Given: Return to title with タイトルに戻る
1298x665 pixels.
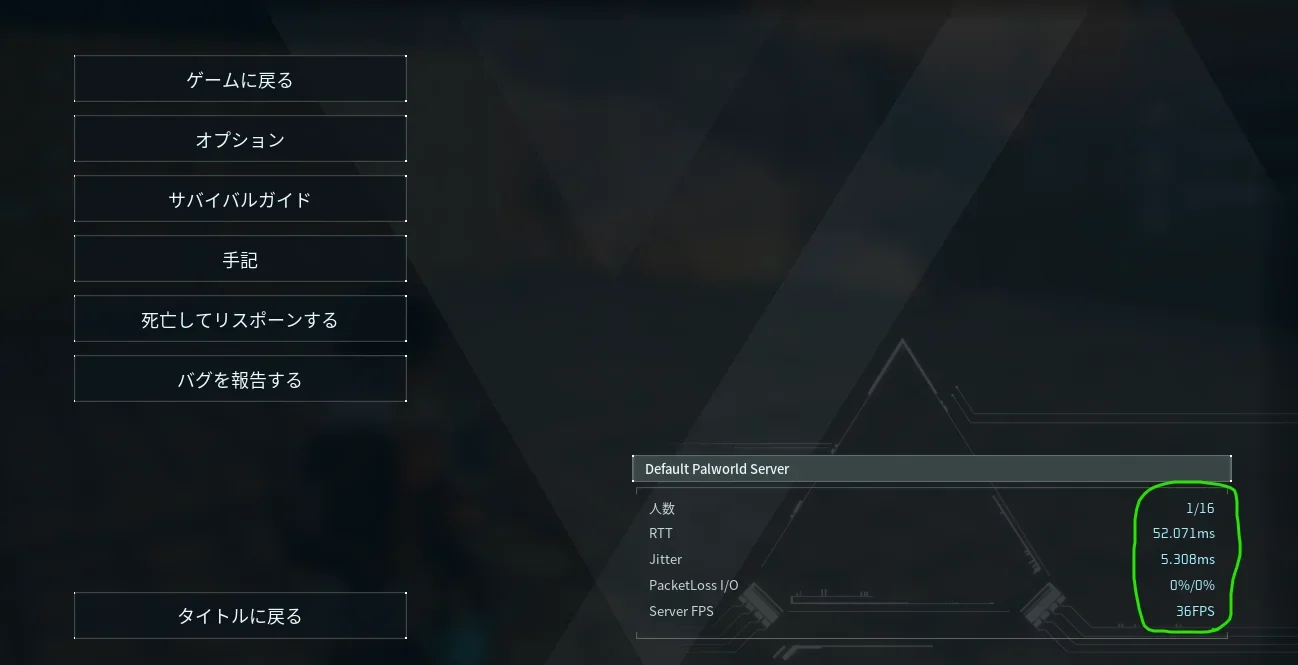Looking at the screenshot, I should click(x=240, y=616).
